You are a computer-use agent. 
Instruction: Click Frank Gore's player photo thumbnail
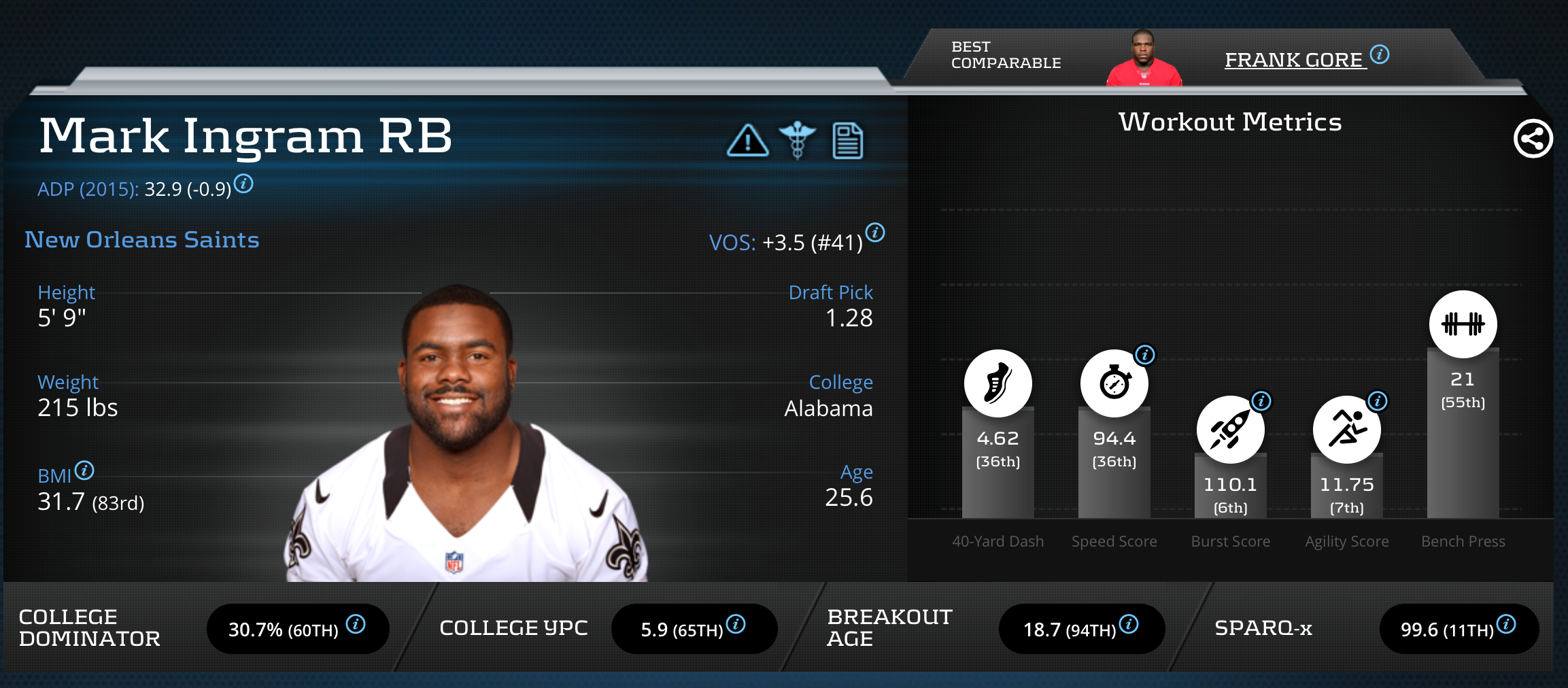pos(1144,58)
